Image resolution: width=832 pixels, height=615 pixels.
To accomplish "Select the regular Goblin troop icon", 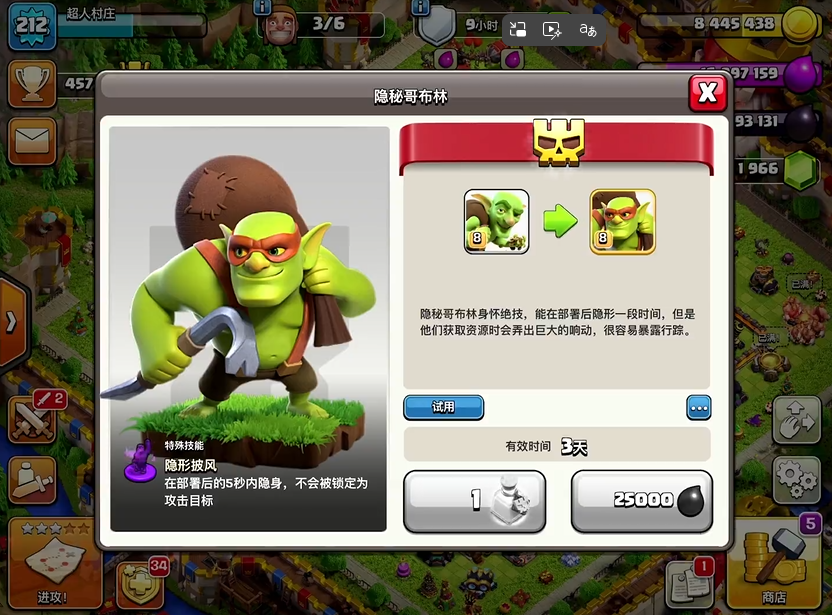I will 496,221.
